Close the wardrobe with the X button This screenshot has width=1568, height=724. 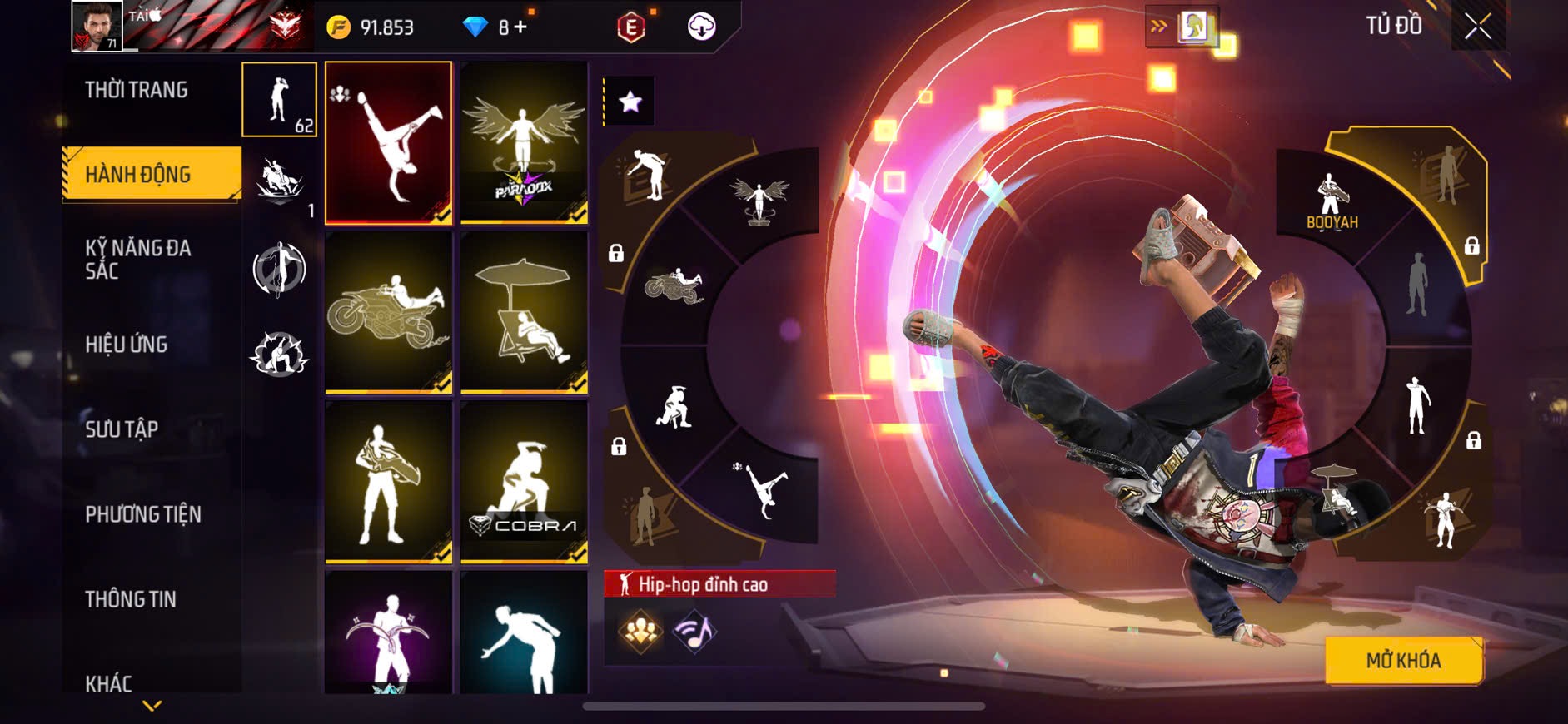(x=1477, y=27)
